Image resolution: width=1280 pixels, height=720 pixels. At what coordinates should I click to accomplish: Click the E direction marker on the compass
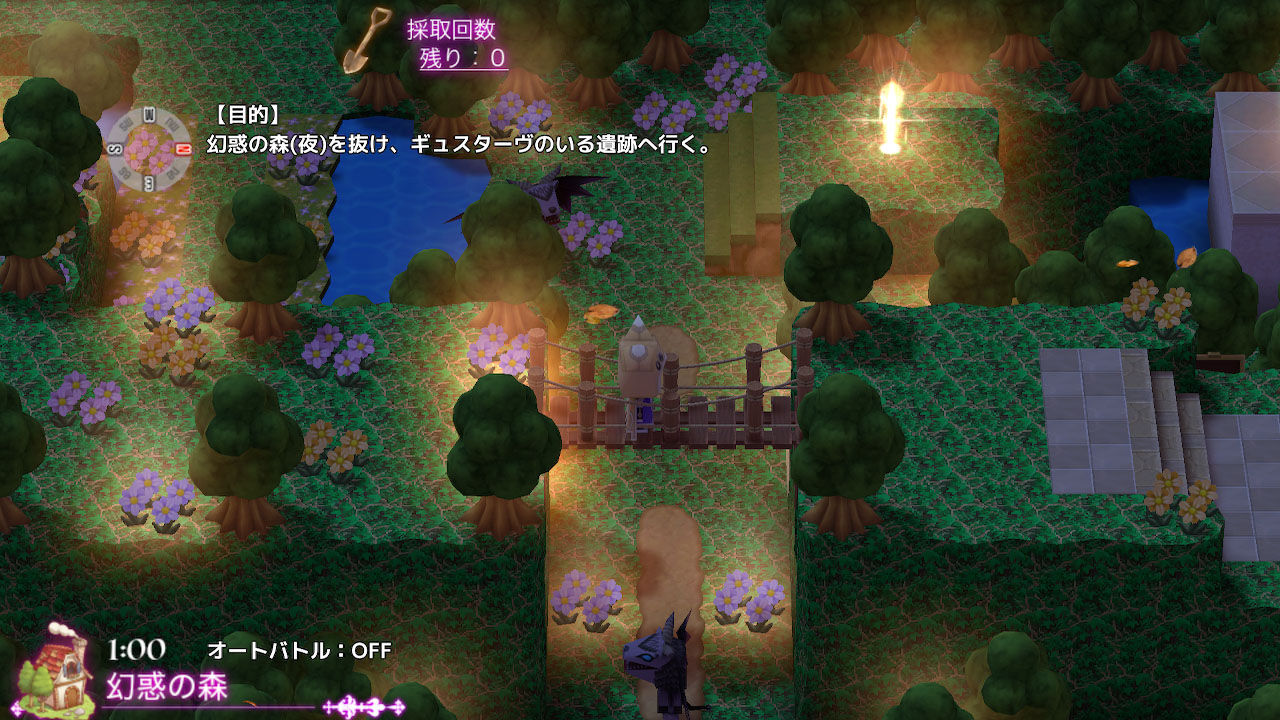[x=148, y=182]
